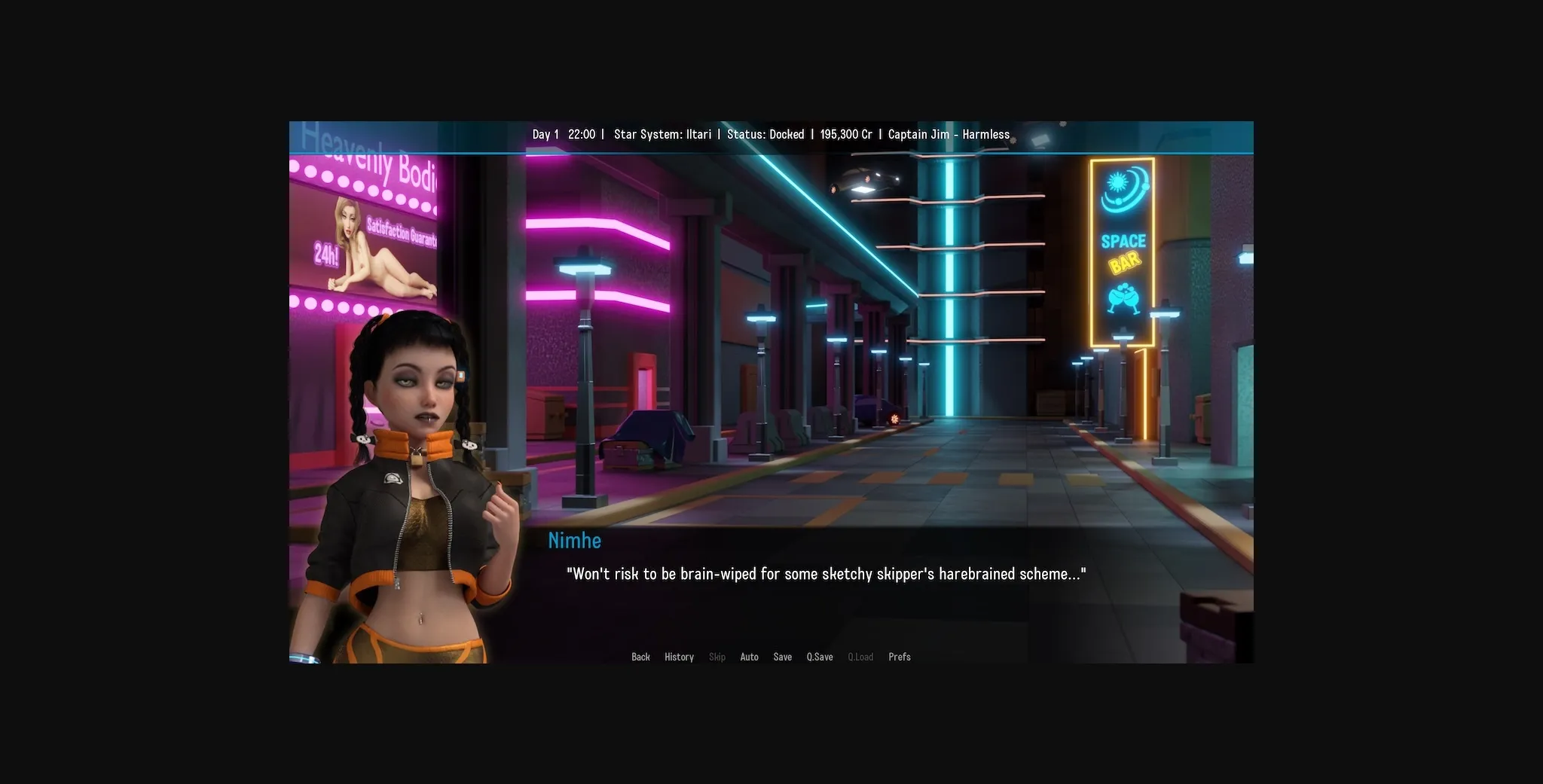Image resolution: width=1543 pixels, height=784 pixels.
Task: Enable Skip mode in the quick menu
Action: pos(717,657)
